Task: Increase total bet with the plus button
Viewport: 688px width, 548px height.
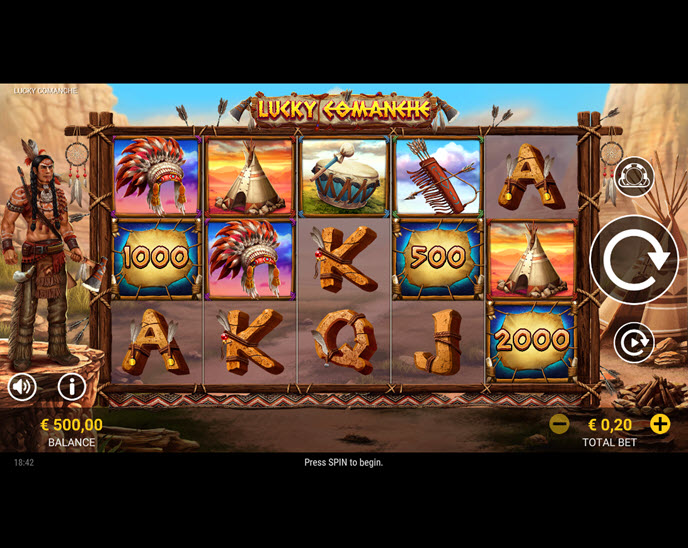Action: point(660,424)
